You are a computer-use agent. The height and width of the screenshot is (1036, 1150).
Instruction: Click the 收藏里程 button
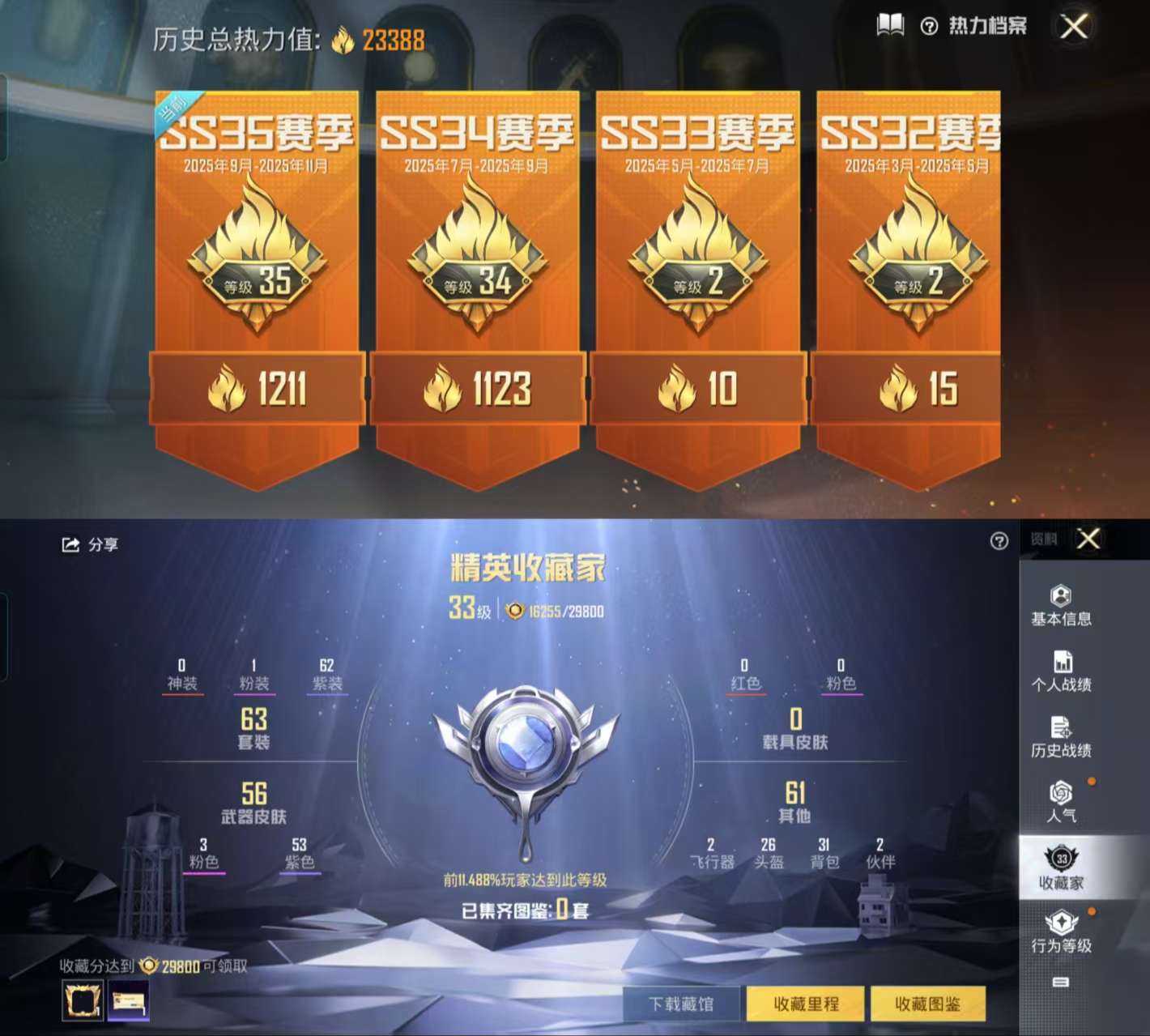coord(807,1003)
